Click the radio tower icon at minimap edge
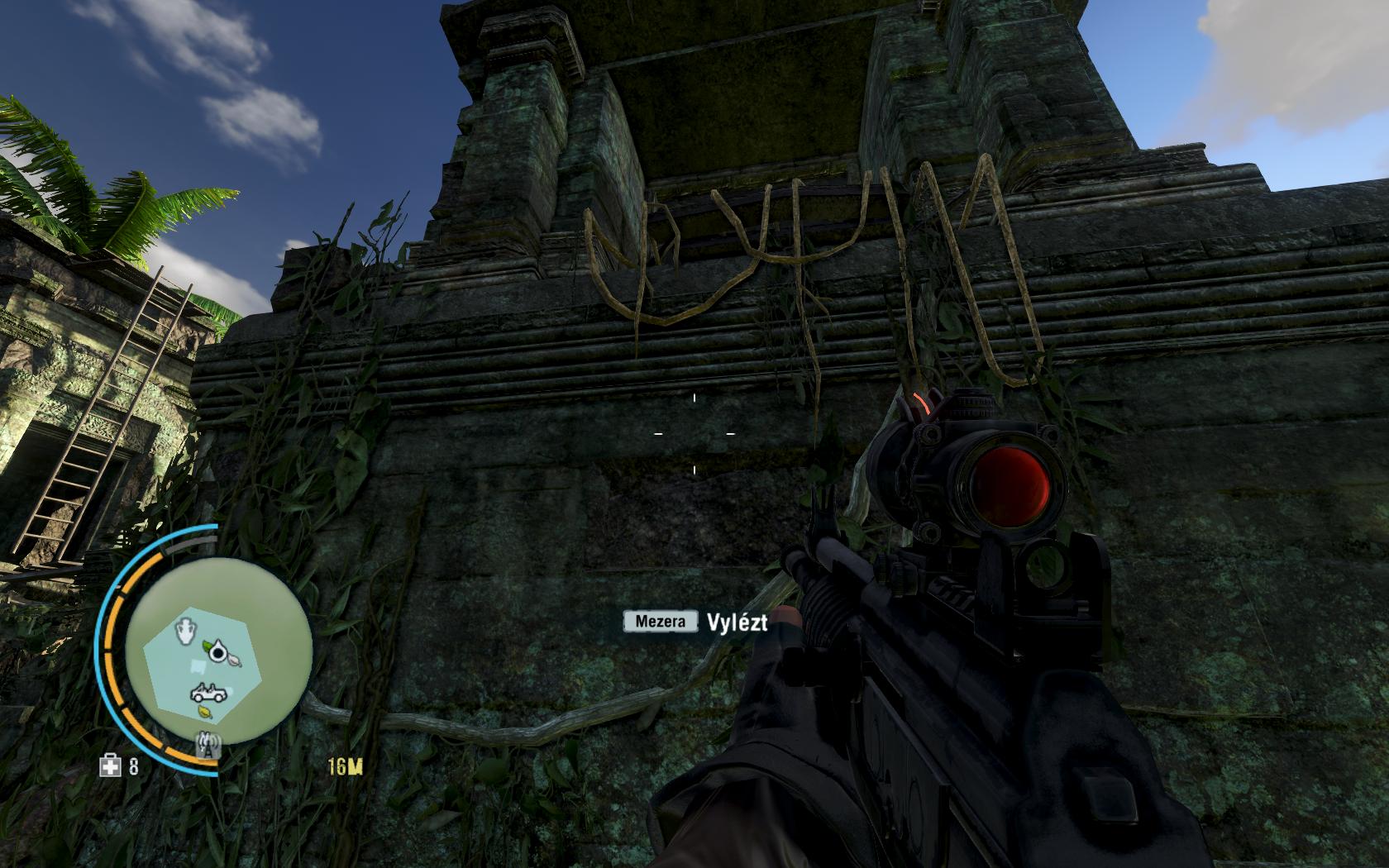This screenshot has width=1389, height=868. pyautogui.click(x=207, y=746)
